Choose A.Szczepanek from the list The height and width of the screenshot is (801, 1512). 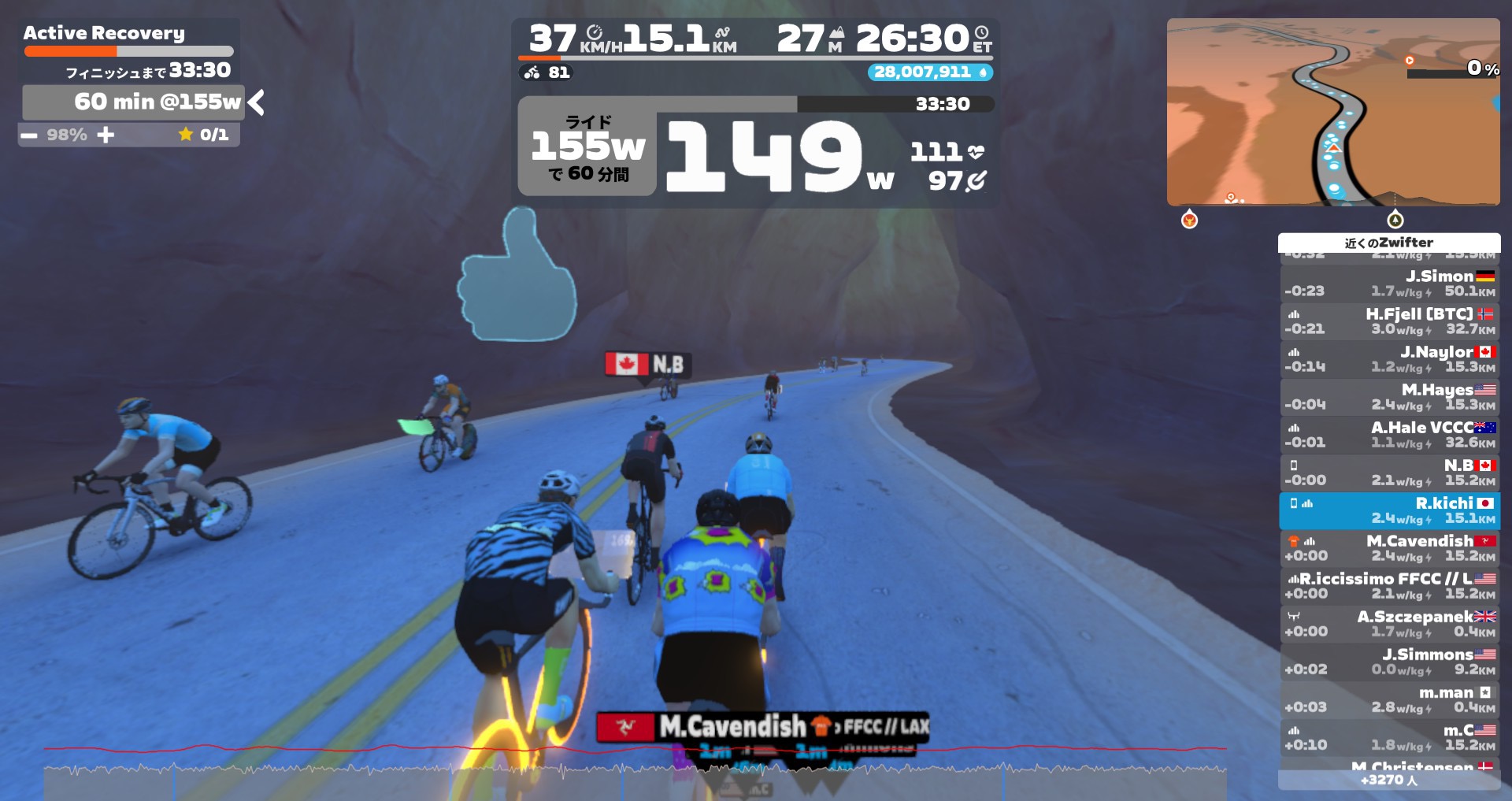pos(1389,624)
